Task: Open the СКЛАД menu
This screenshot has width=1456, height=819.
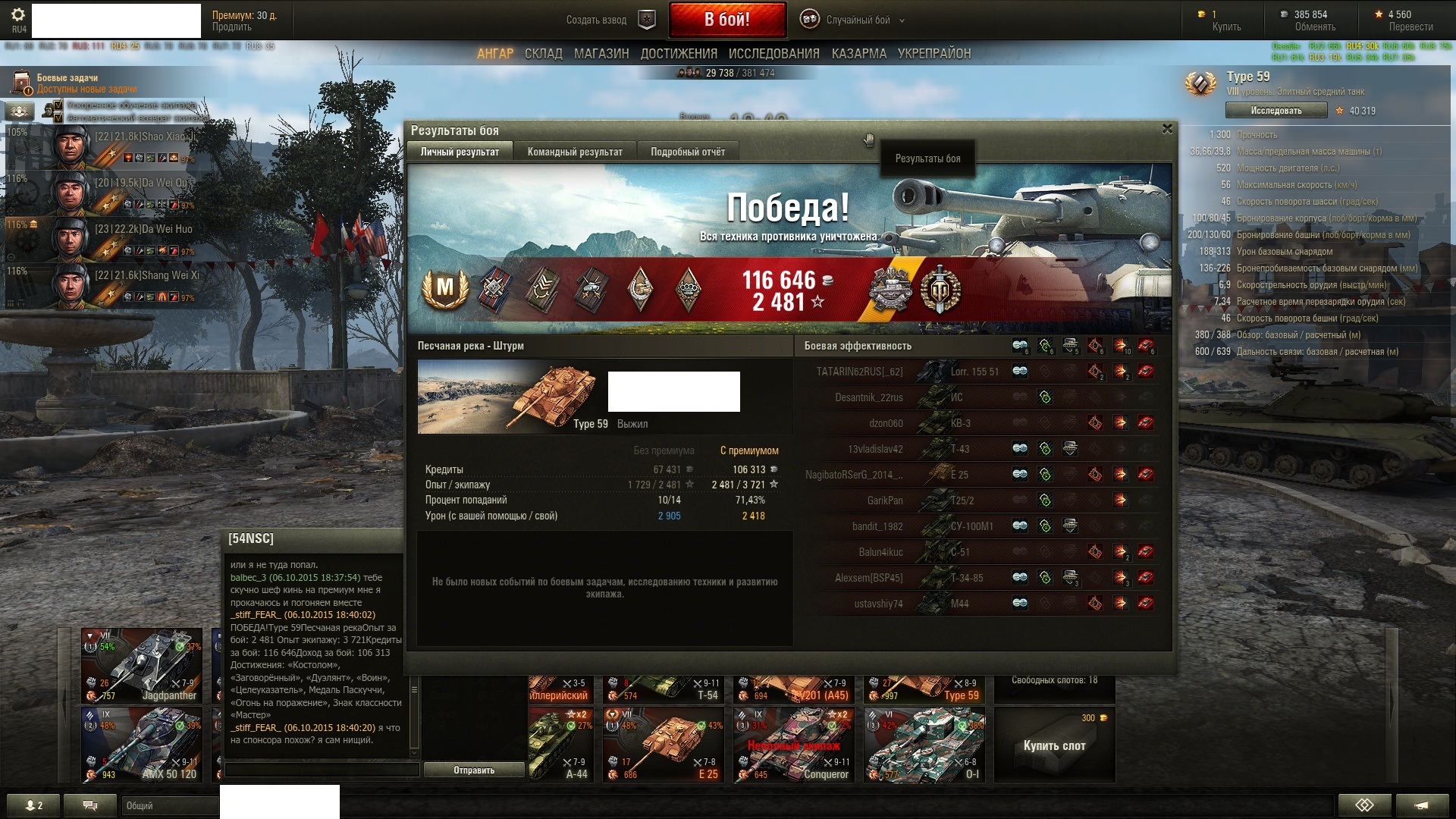Action: click(x=543, y=54)
